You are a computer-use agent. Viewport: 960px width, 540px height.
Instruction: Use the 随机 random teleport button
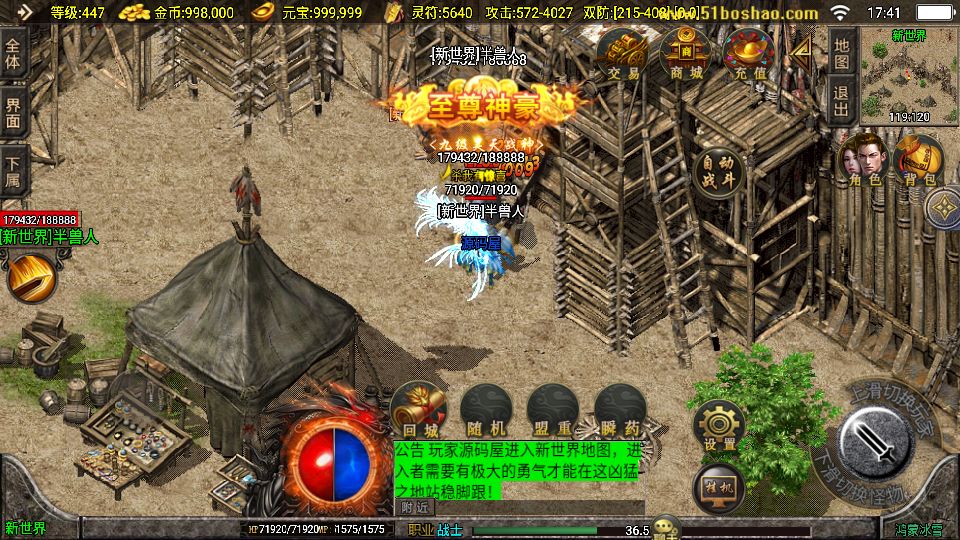484,409
